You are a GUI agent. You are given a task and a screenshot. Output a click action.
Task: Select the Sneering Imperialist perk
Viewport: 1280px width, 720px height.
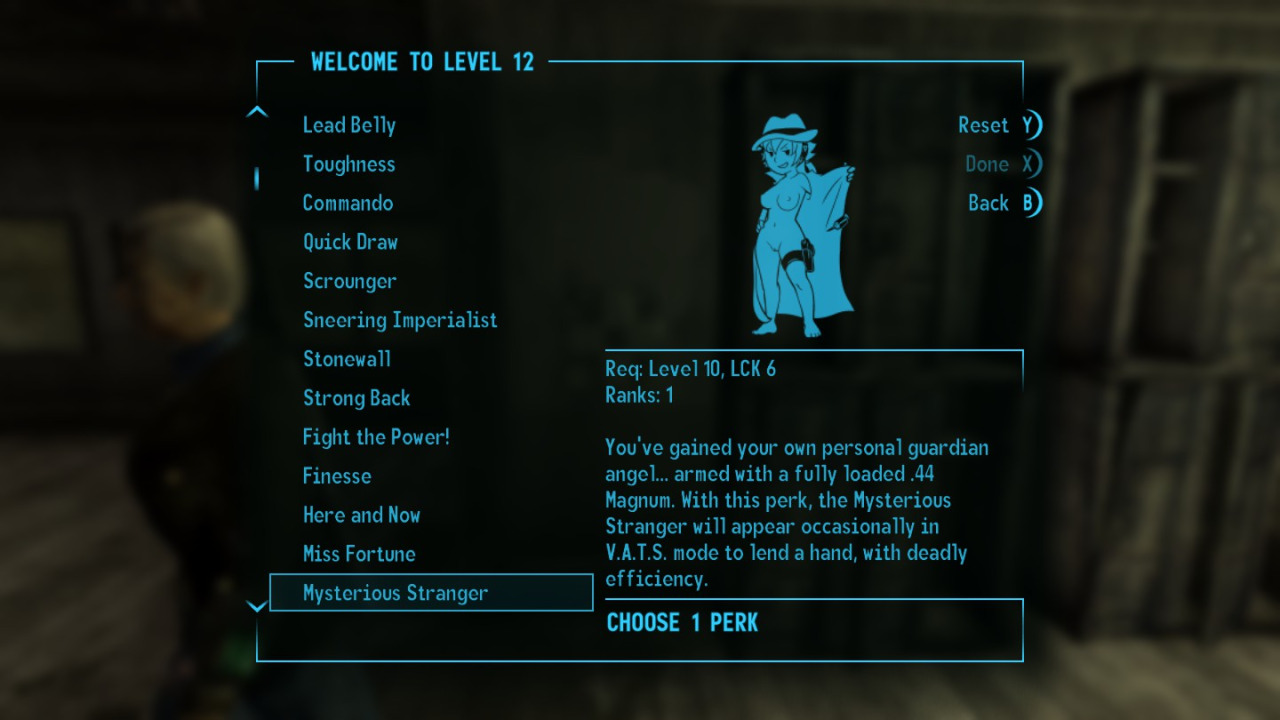(x=400, y=320)
